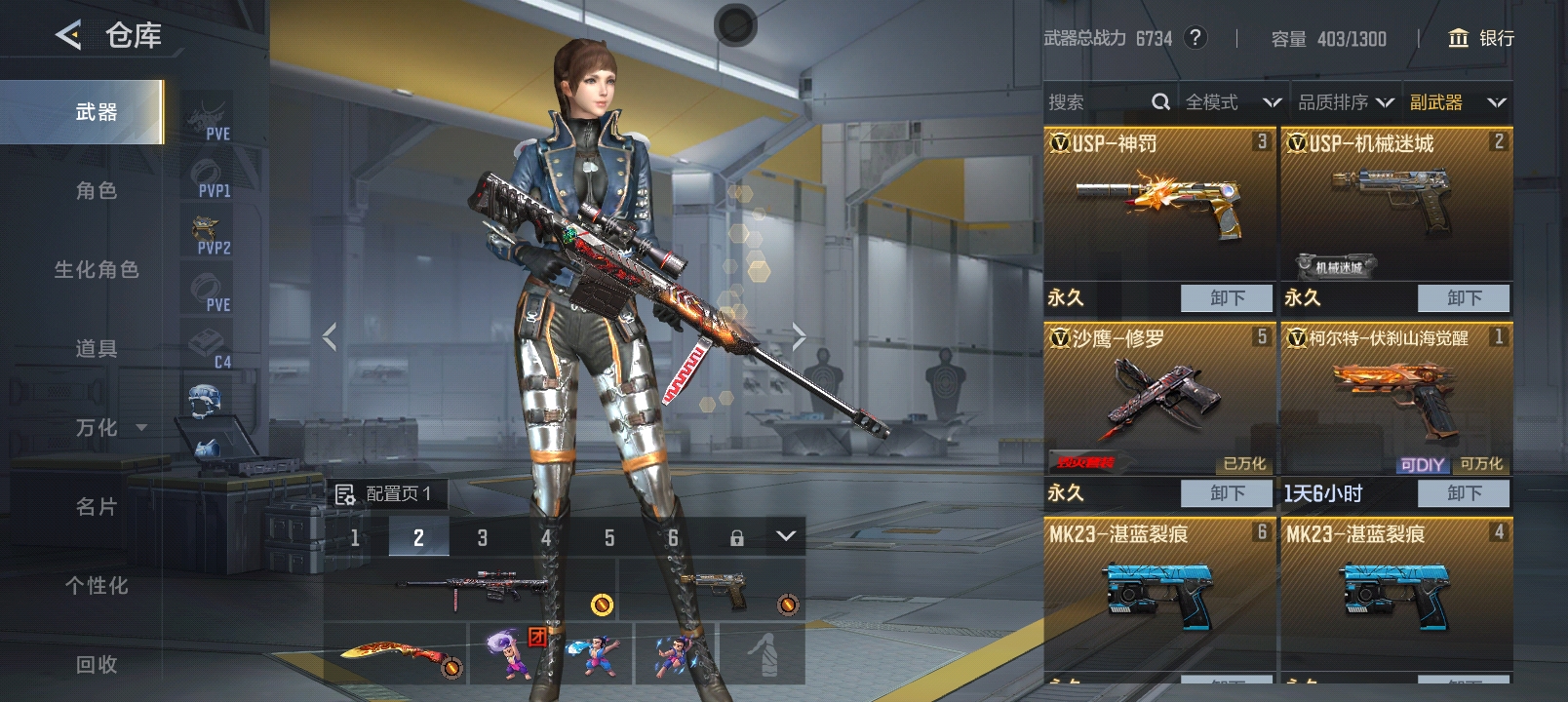Select the 沙鹰-修罗 weapon card

(x=1158, y=400)
